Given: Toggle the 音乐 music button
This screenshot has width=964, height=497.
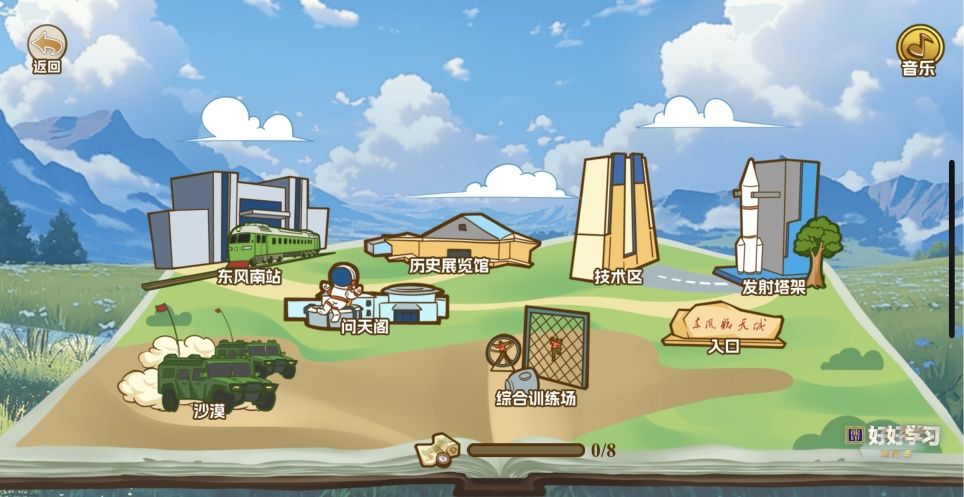Looking at the screenshot, I should pyautogui.click(x=918, y=46).
